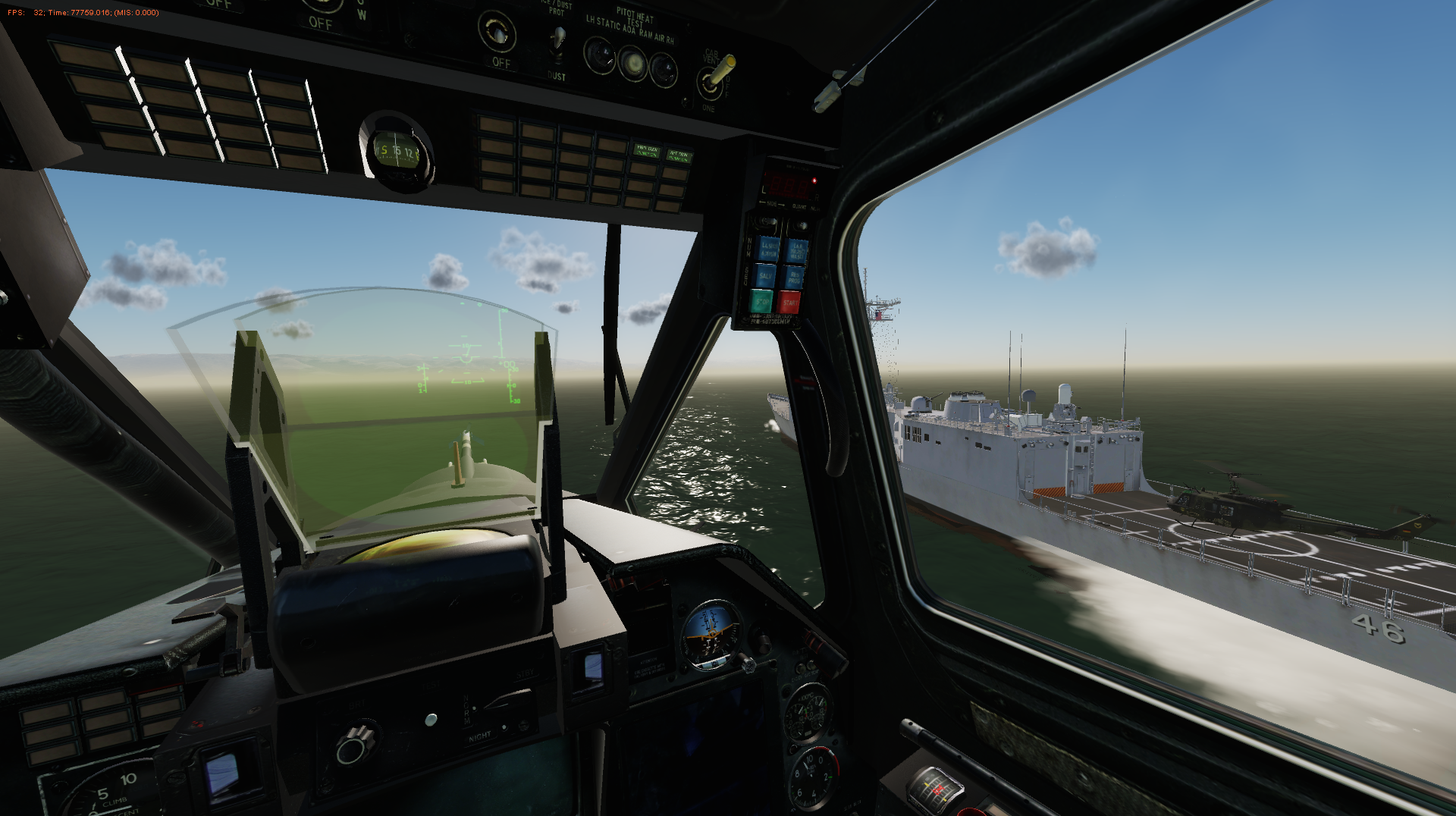Activate the blue Res PROG button
This screenshot has width=1456, height=816.
[794, 278]
